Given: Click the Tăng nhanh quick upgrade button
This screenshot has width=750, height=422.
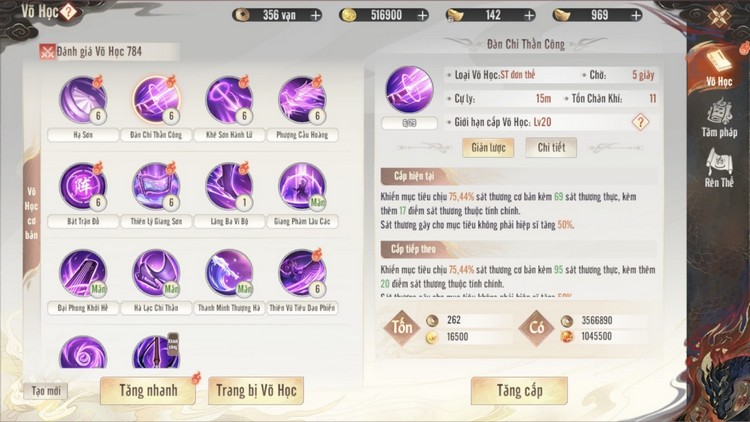Looking at the screenshot, I should coord(147,390).
